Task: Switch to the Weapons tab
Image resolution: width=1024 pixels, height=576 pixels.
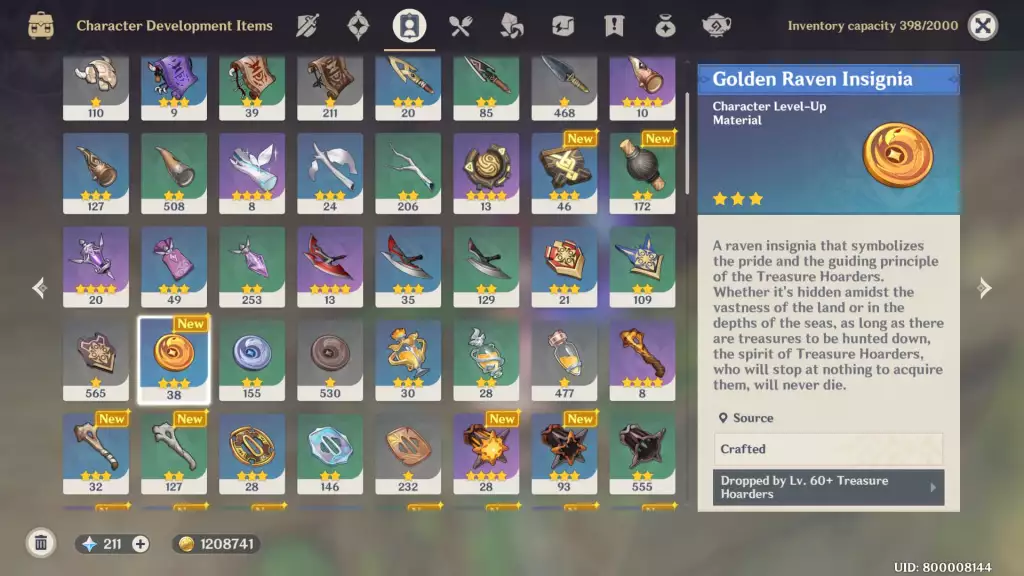Action: tap(307, 26)
